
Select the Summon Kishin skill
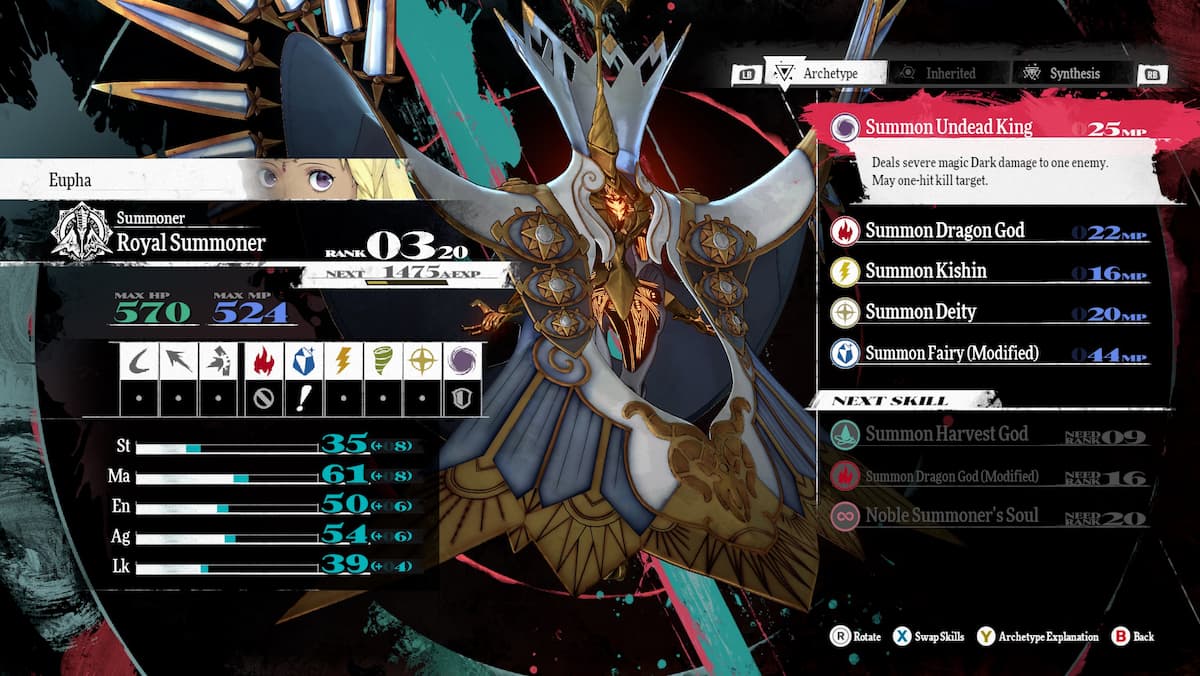point(925,271)
